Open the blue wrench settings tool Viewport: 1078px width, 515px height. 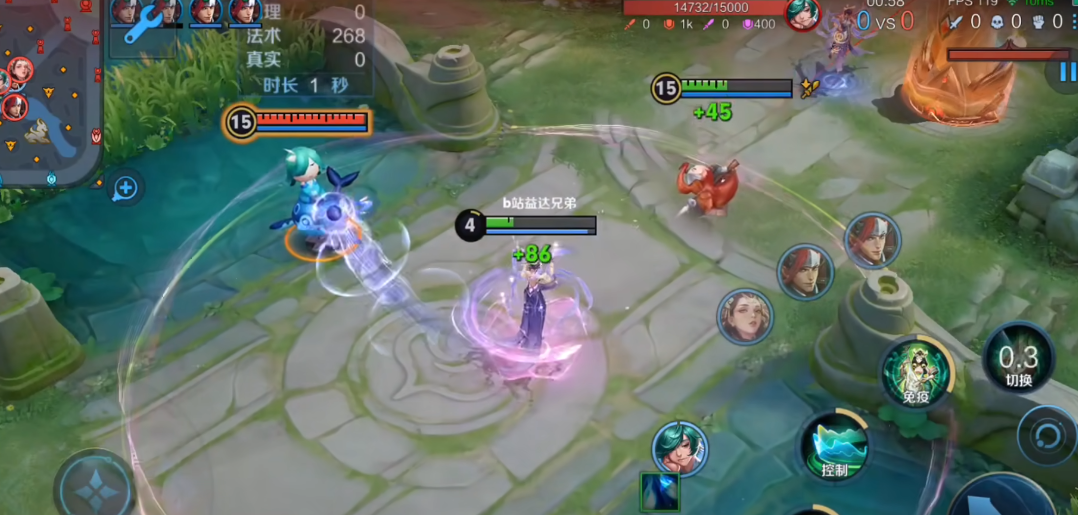tap(143, 22)
